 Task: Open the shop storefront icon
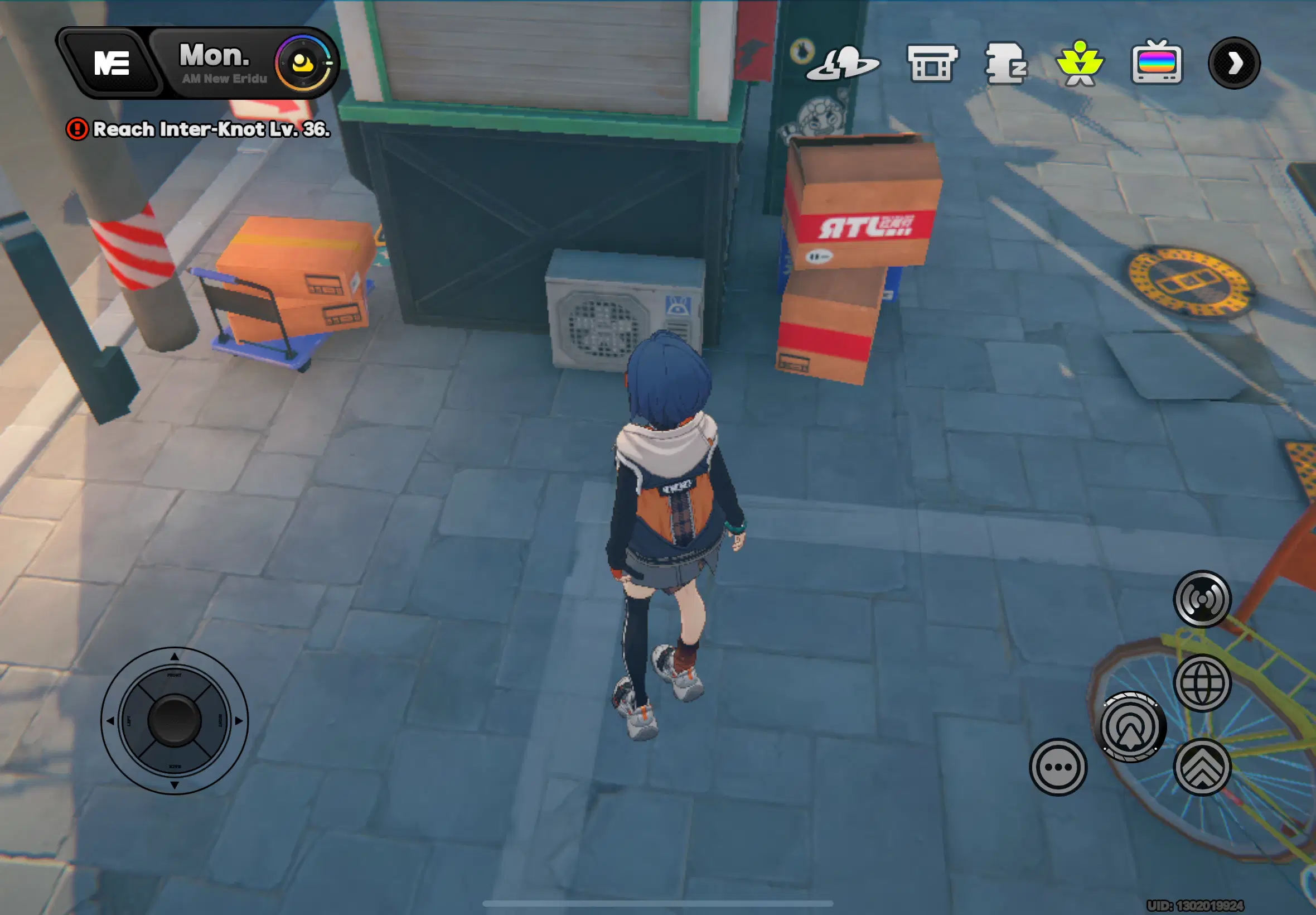(x=932, y=63)
